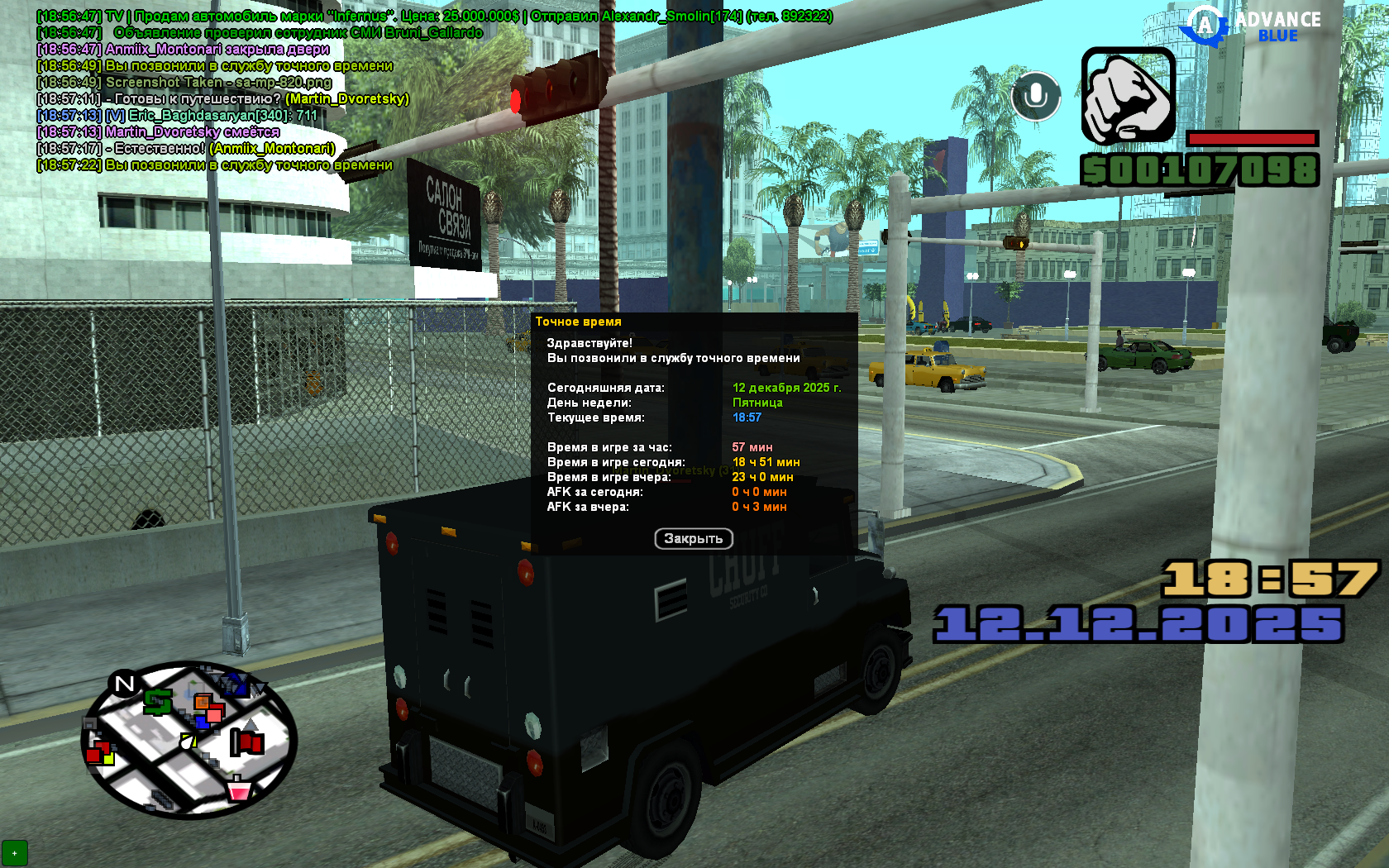Close the exact time dialog with Закрыть
Image resolution: width=1389 pixels, height=868 pixels.
694,539
